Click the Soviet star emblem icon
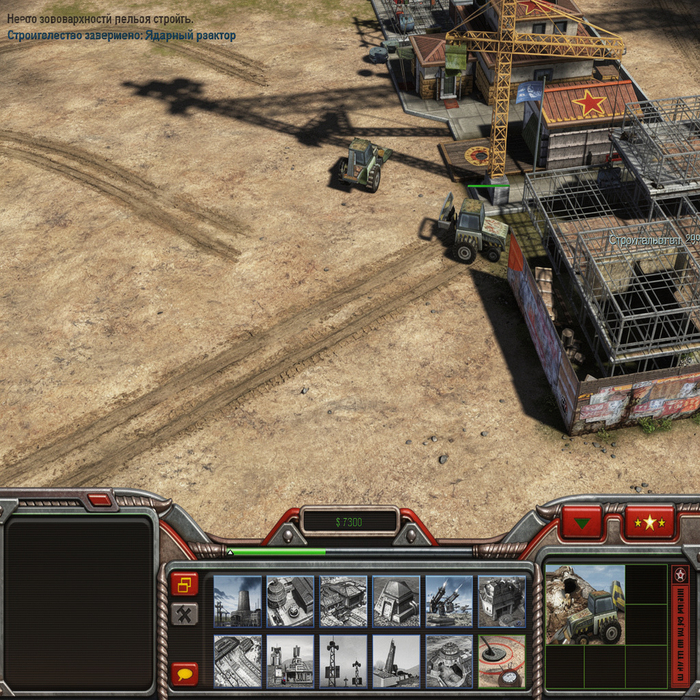700x700 pixels. [x=680, y=575]
